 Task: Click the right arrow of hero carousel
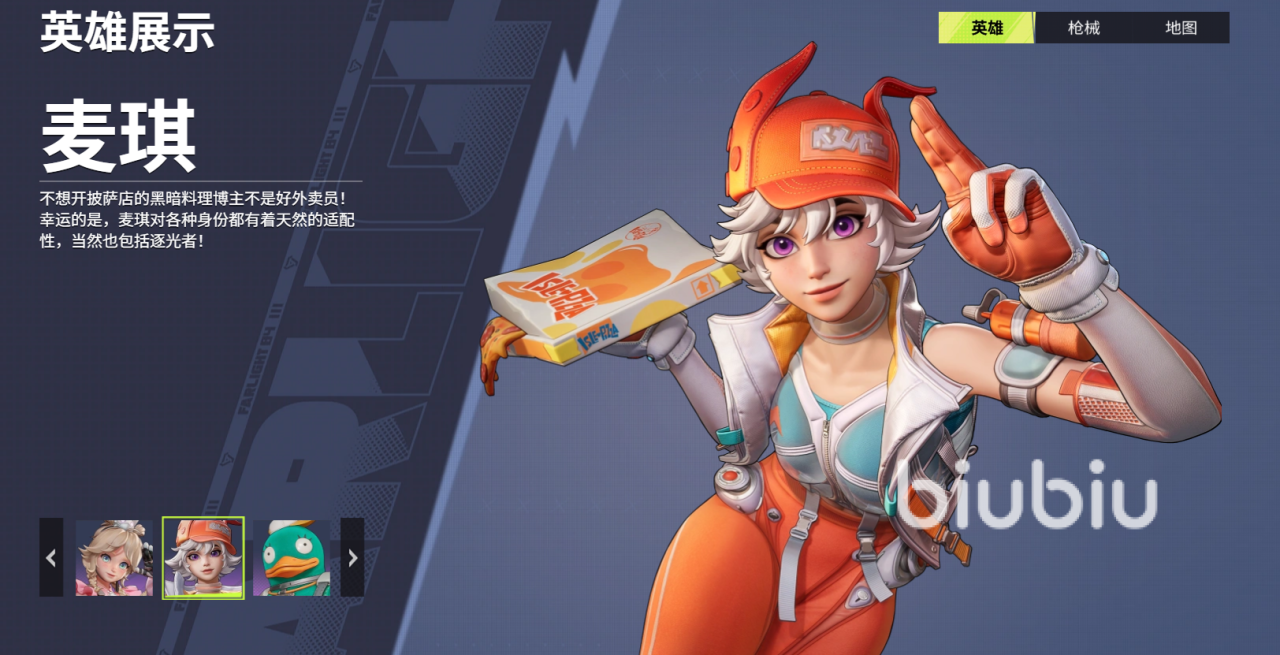[352, 557]
